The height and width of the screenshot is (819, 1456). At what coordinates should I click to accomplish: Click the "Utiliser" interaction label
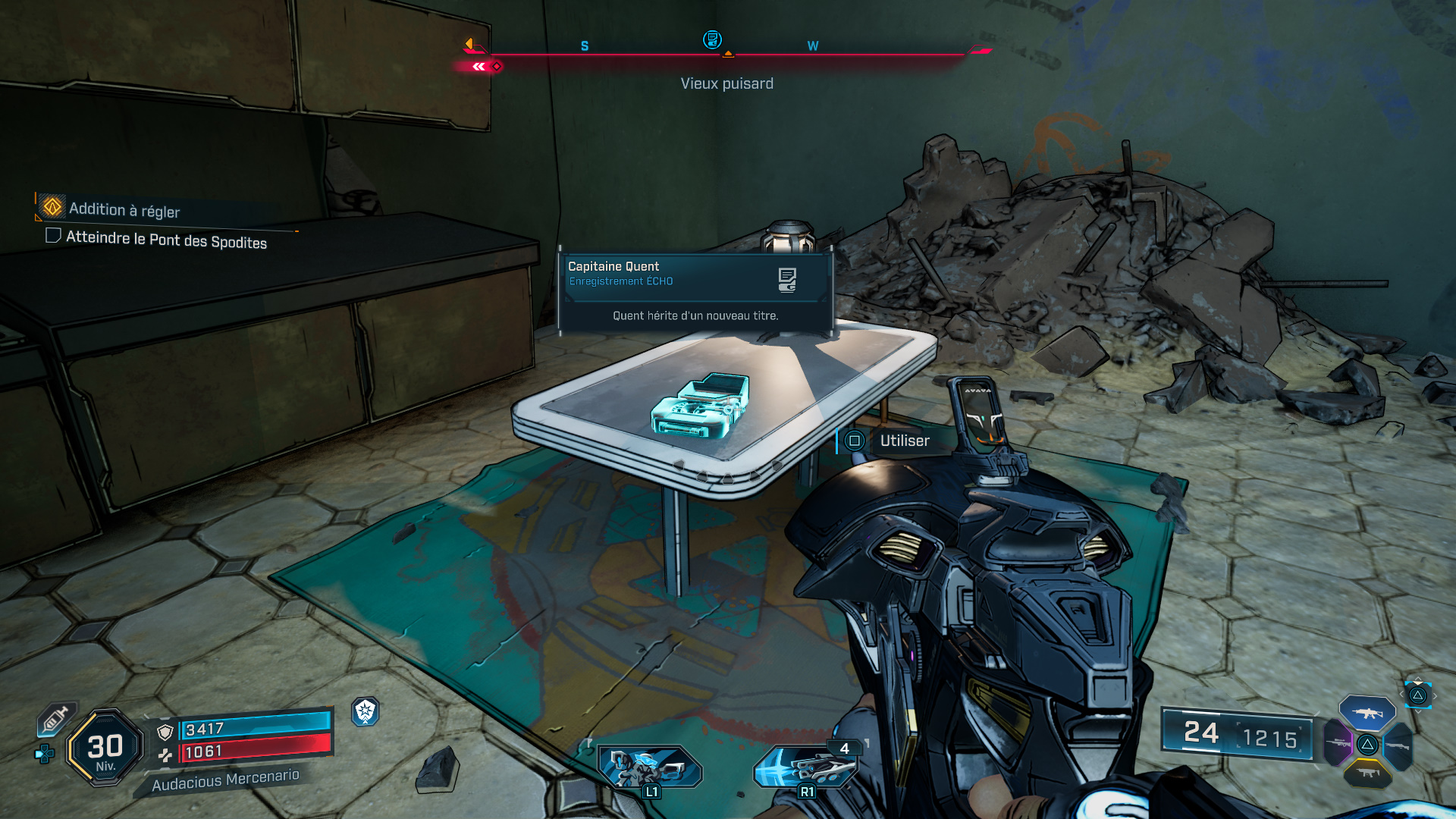point(904,441)
